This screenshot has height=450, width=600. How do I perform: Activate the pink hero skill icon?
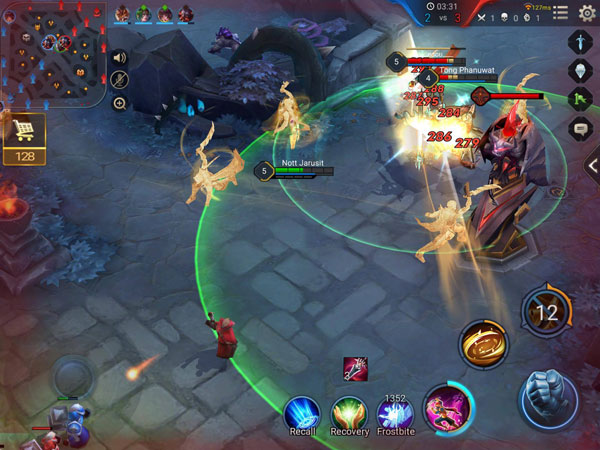coord(447,408)
